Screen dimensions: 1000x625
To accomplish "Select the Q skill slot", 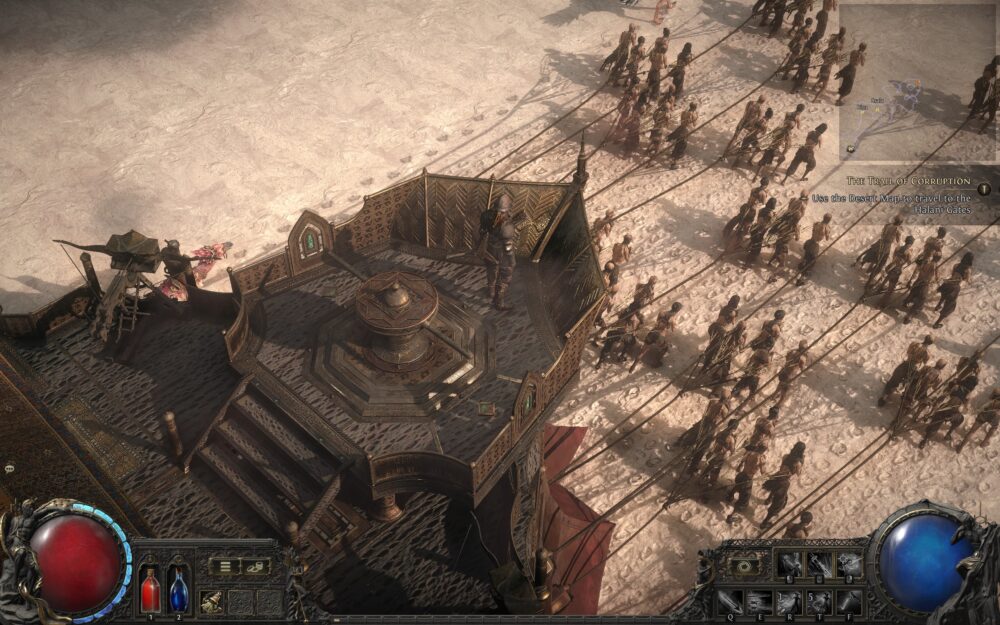I will [732, 599].
